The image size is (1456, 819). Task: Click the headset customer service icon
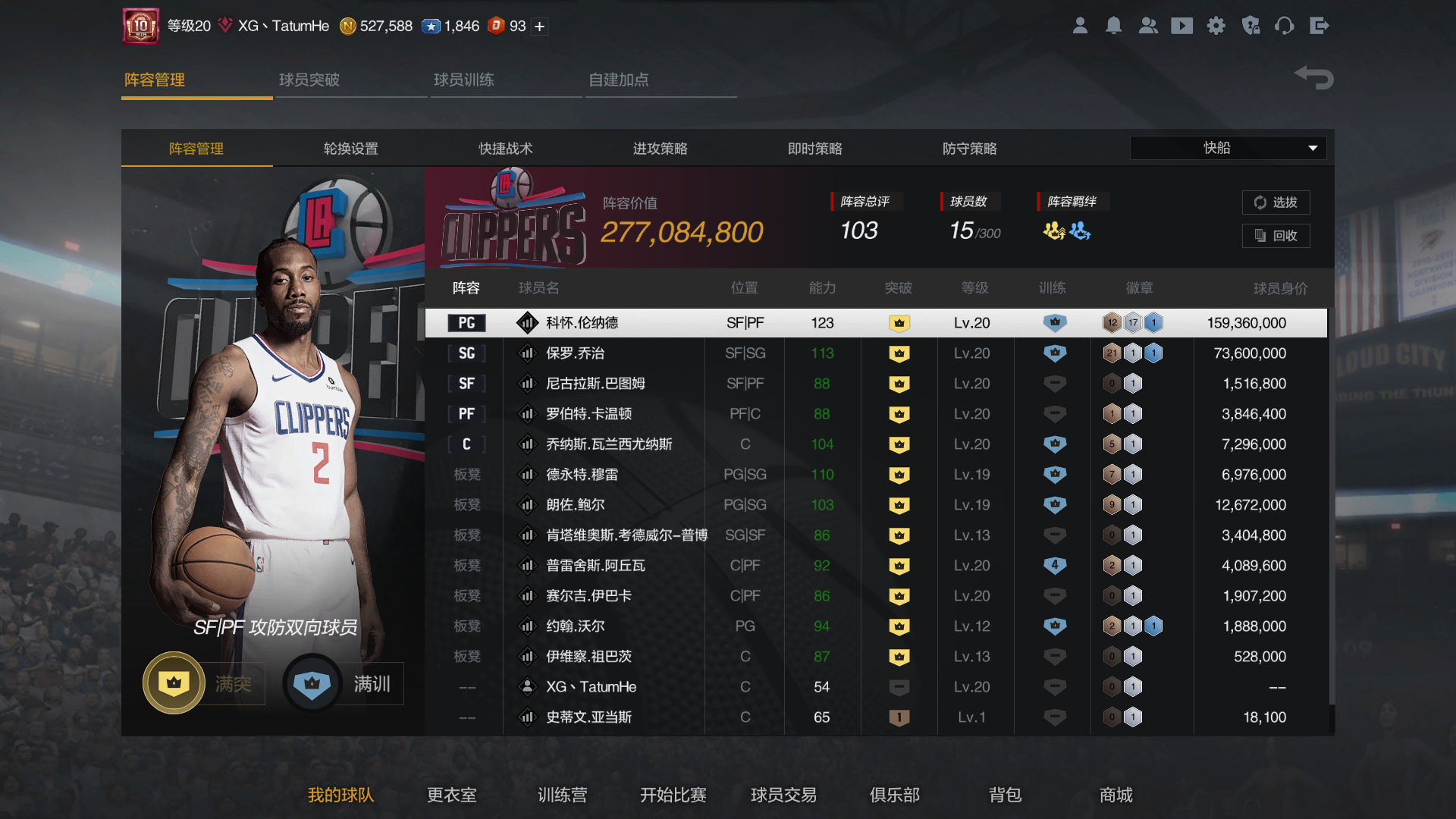pos(1285,25)
